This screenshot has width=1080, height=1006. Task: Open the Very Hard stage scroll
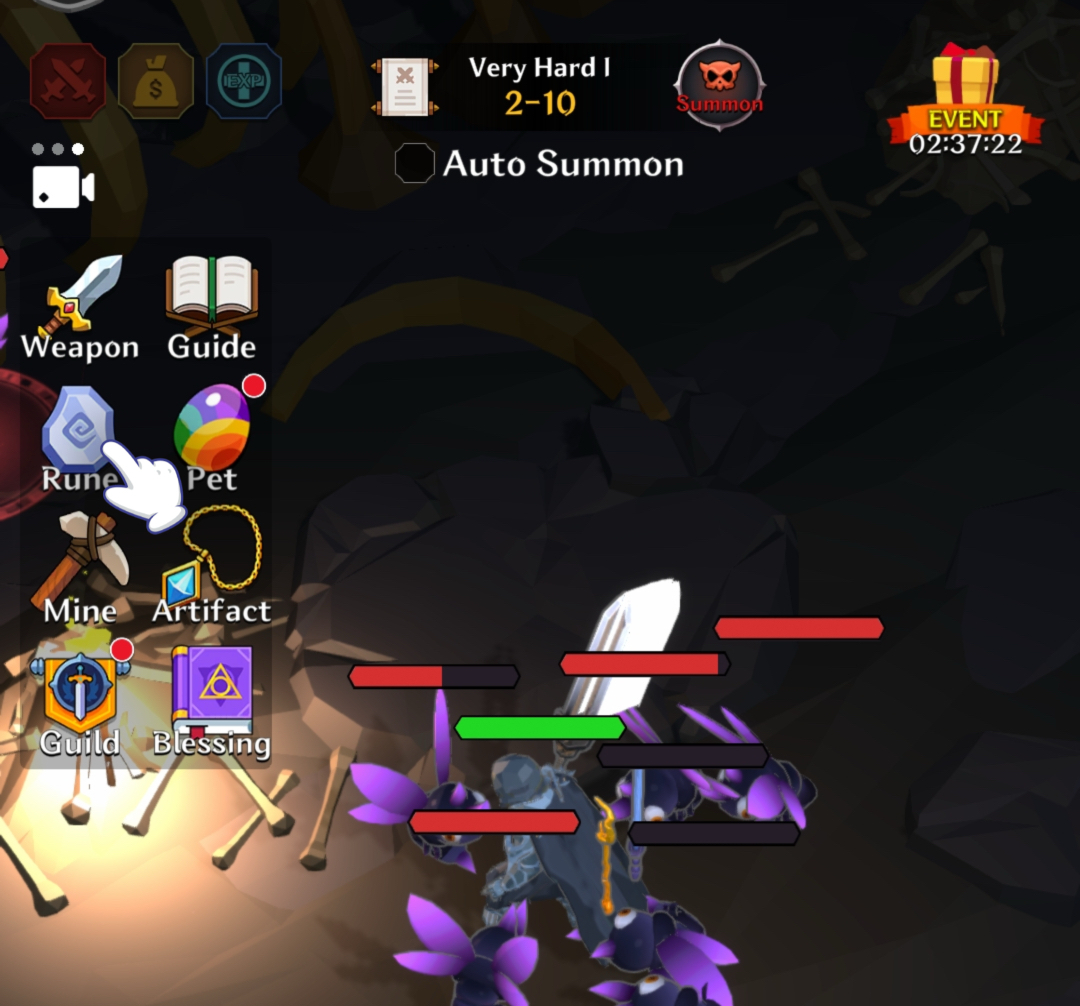pos(405,86)
